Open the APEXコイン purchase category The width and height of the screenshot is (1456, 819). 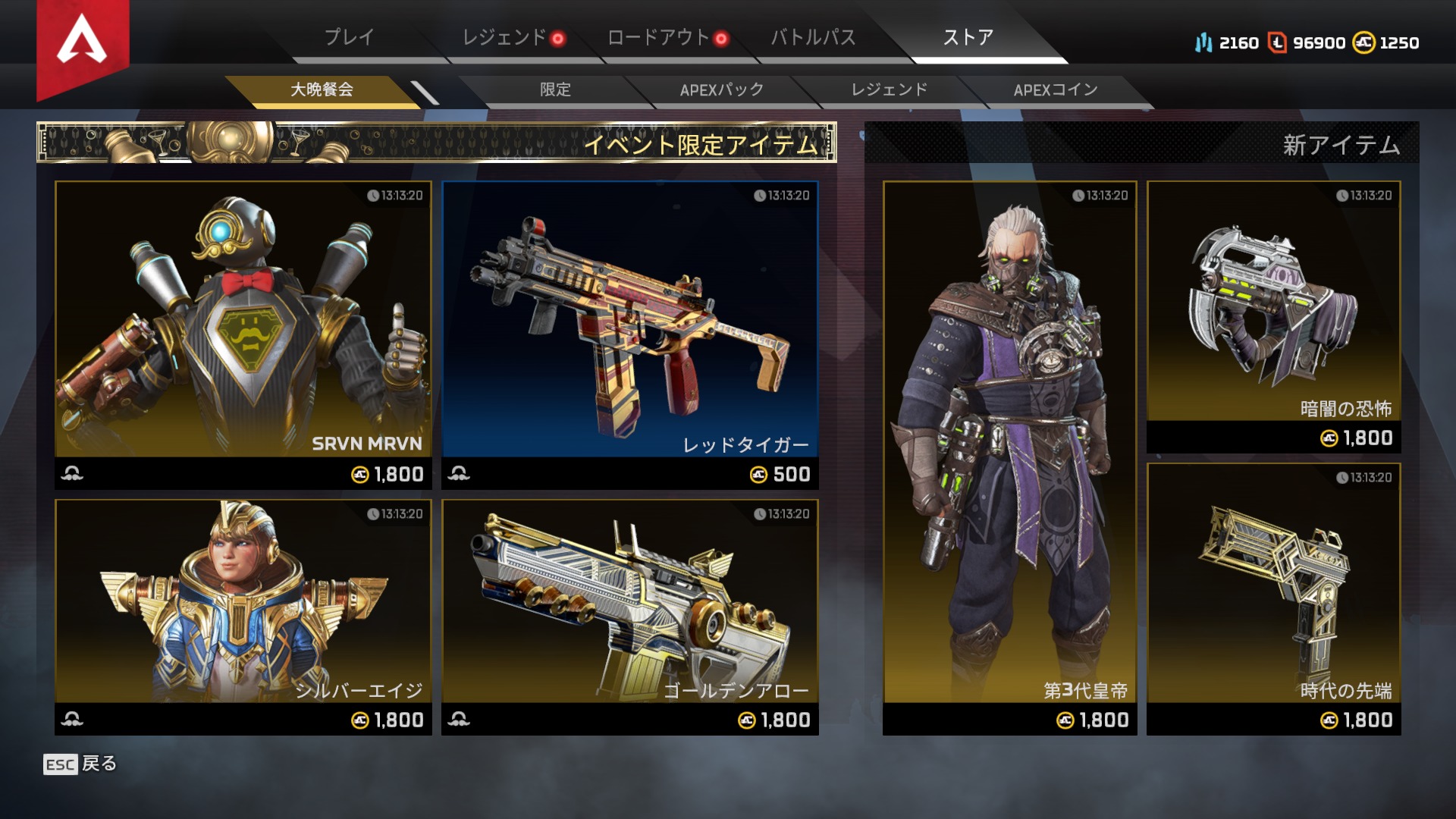tap(1056, 89)
